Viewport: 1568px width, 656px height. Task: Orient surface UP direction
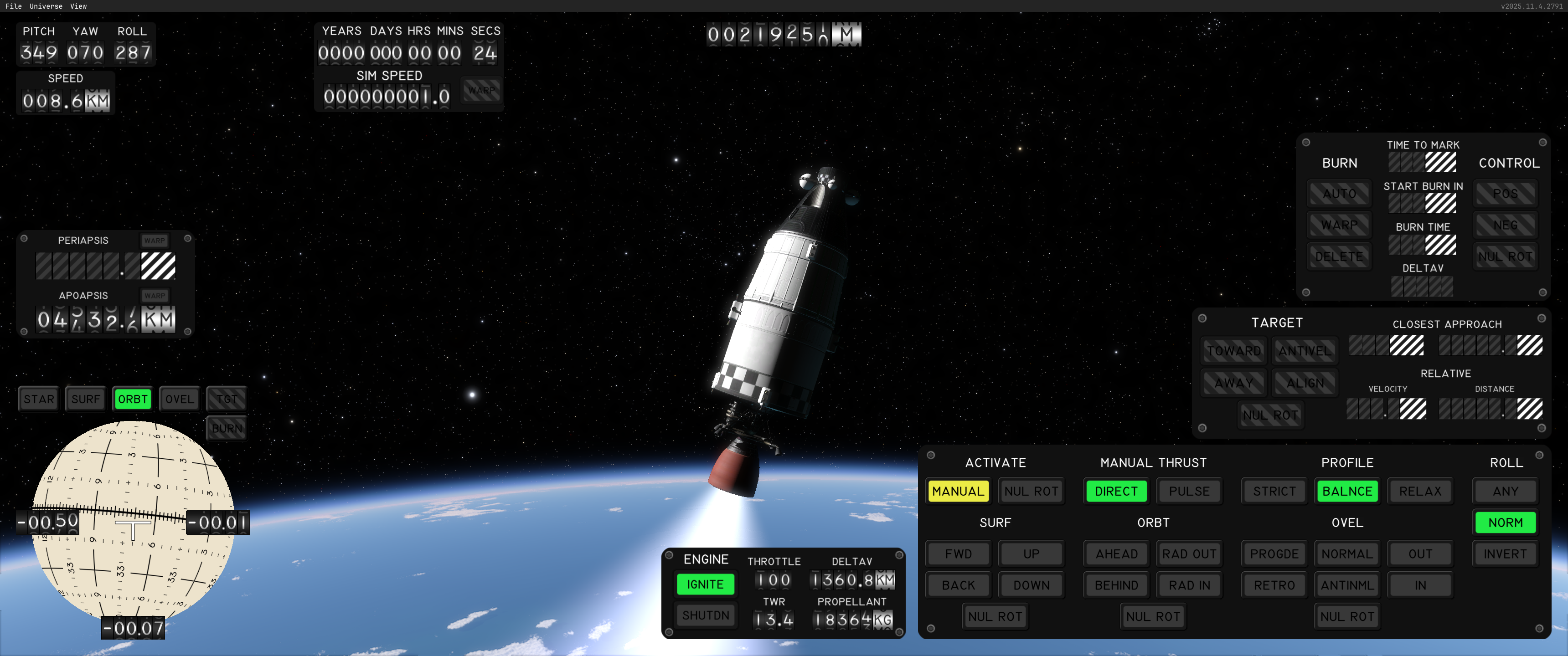pos(1031,554)
